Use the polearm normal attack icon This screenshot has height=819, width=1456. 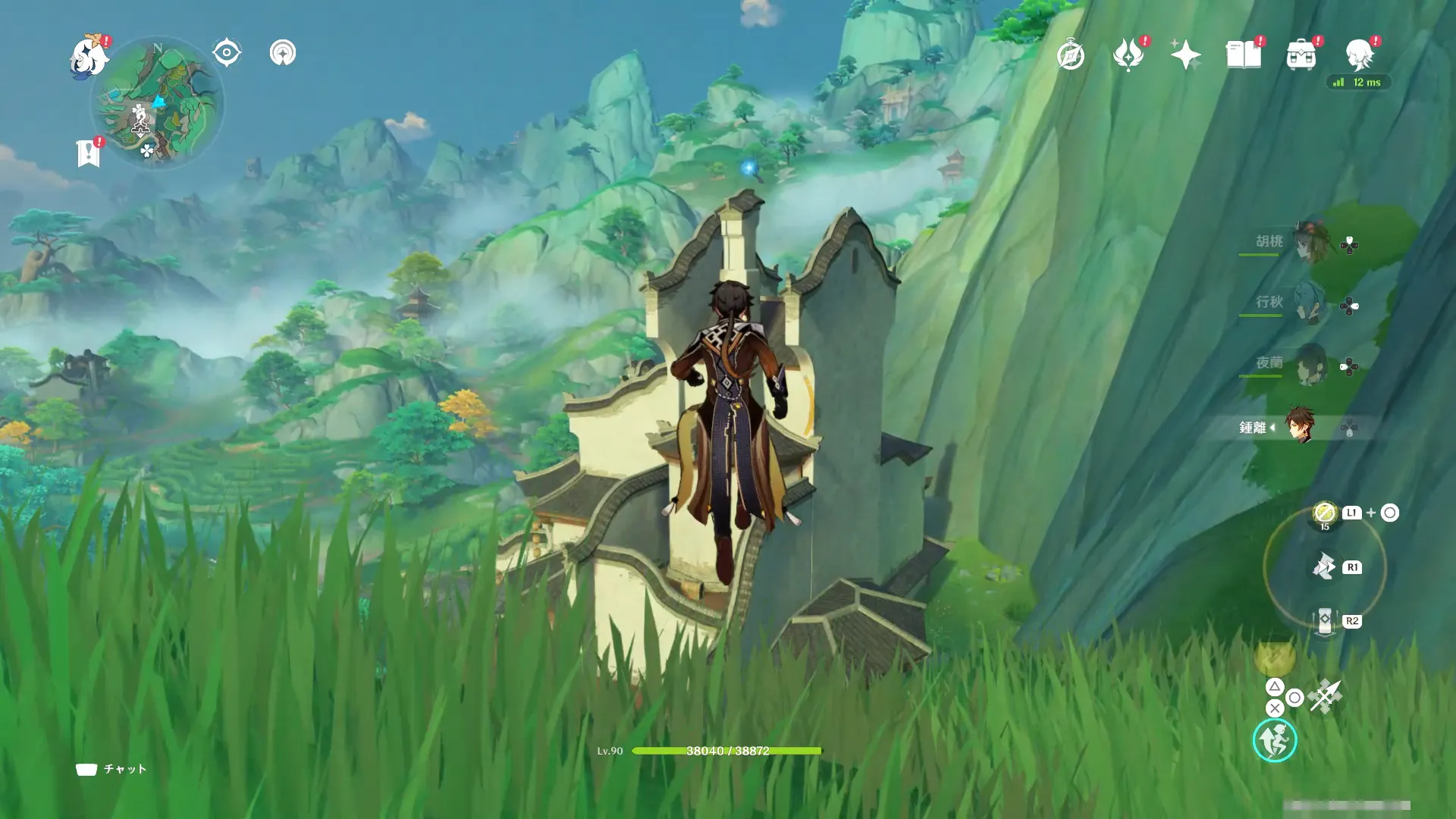click(1325, 696)
